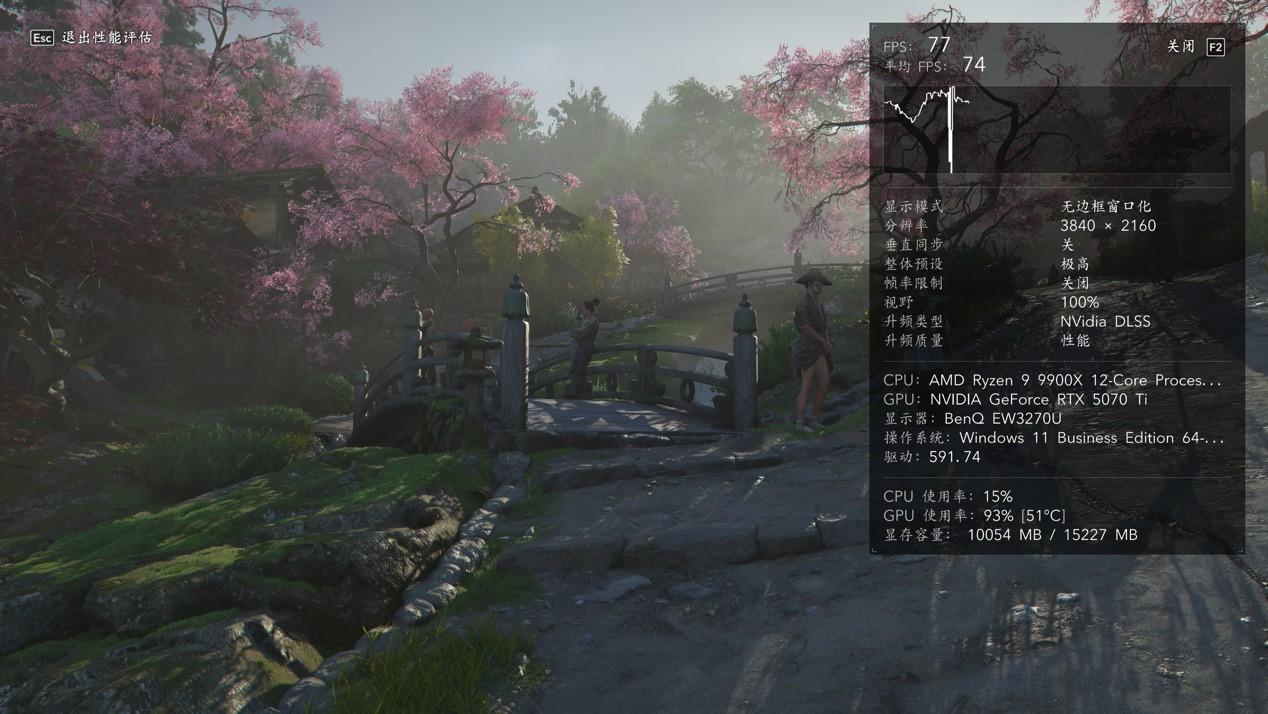Close the performance panel via 关闭

1195,47
